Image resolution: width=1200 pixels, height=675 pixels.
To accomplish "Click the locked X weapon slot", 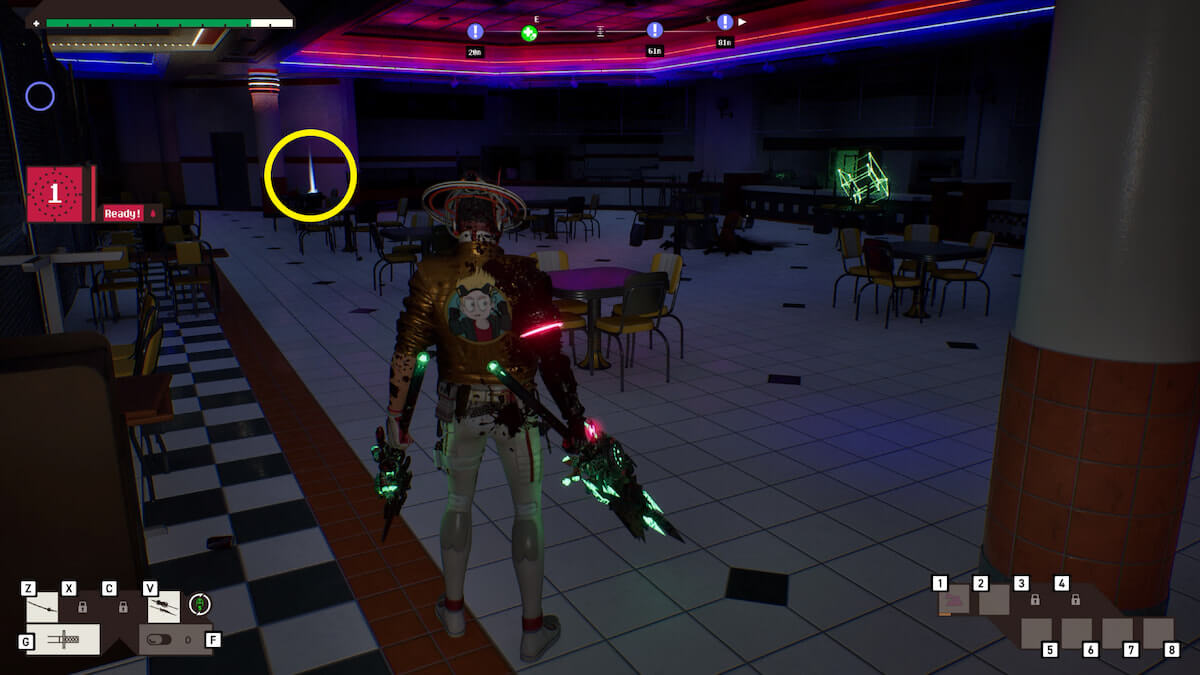I will 83,606.
